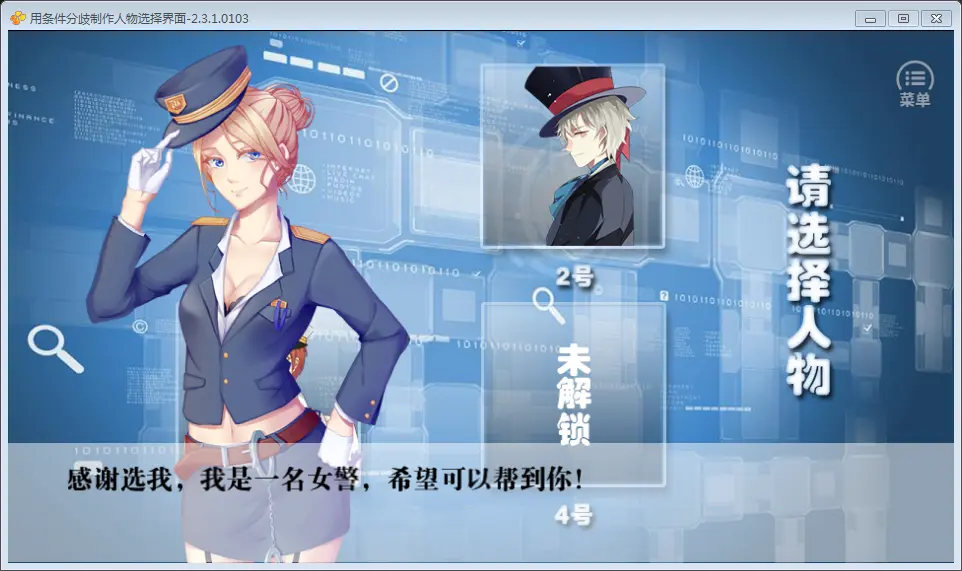Screen dimensions: 962x571
Task: Select character 2号 with top hat
Action: [x=573, y=156]
